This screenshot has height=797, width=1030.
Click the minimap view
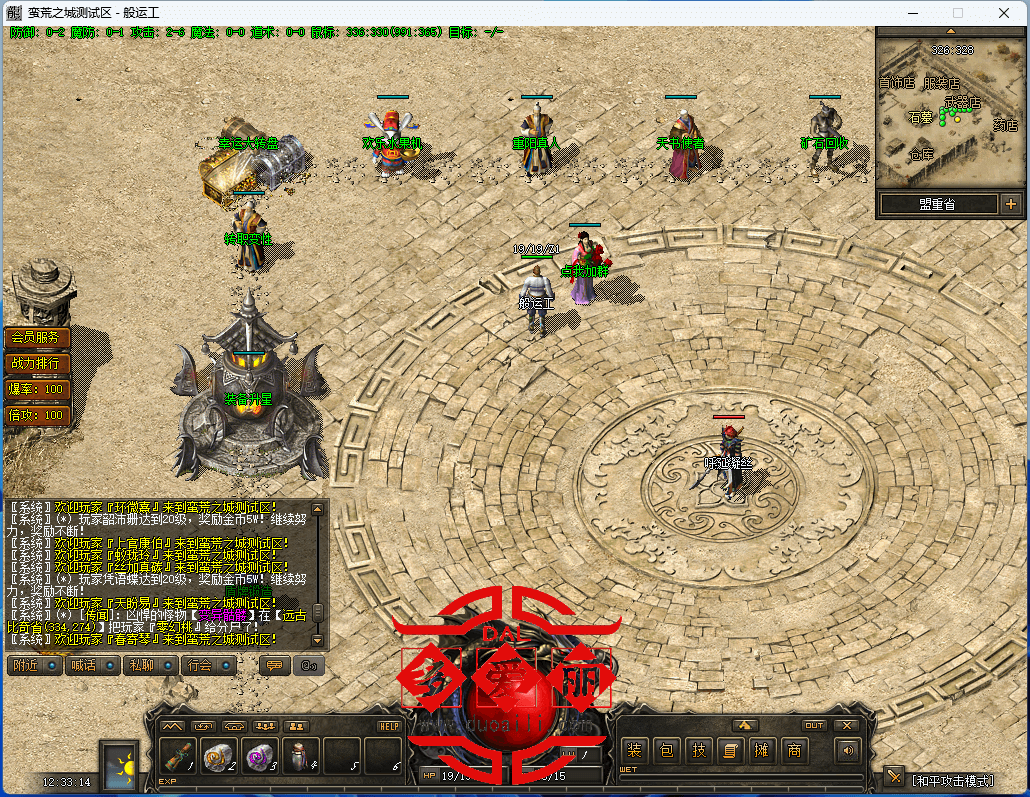point(949,110)
